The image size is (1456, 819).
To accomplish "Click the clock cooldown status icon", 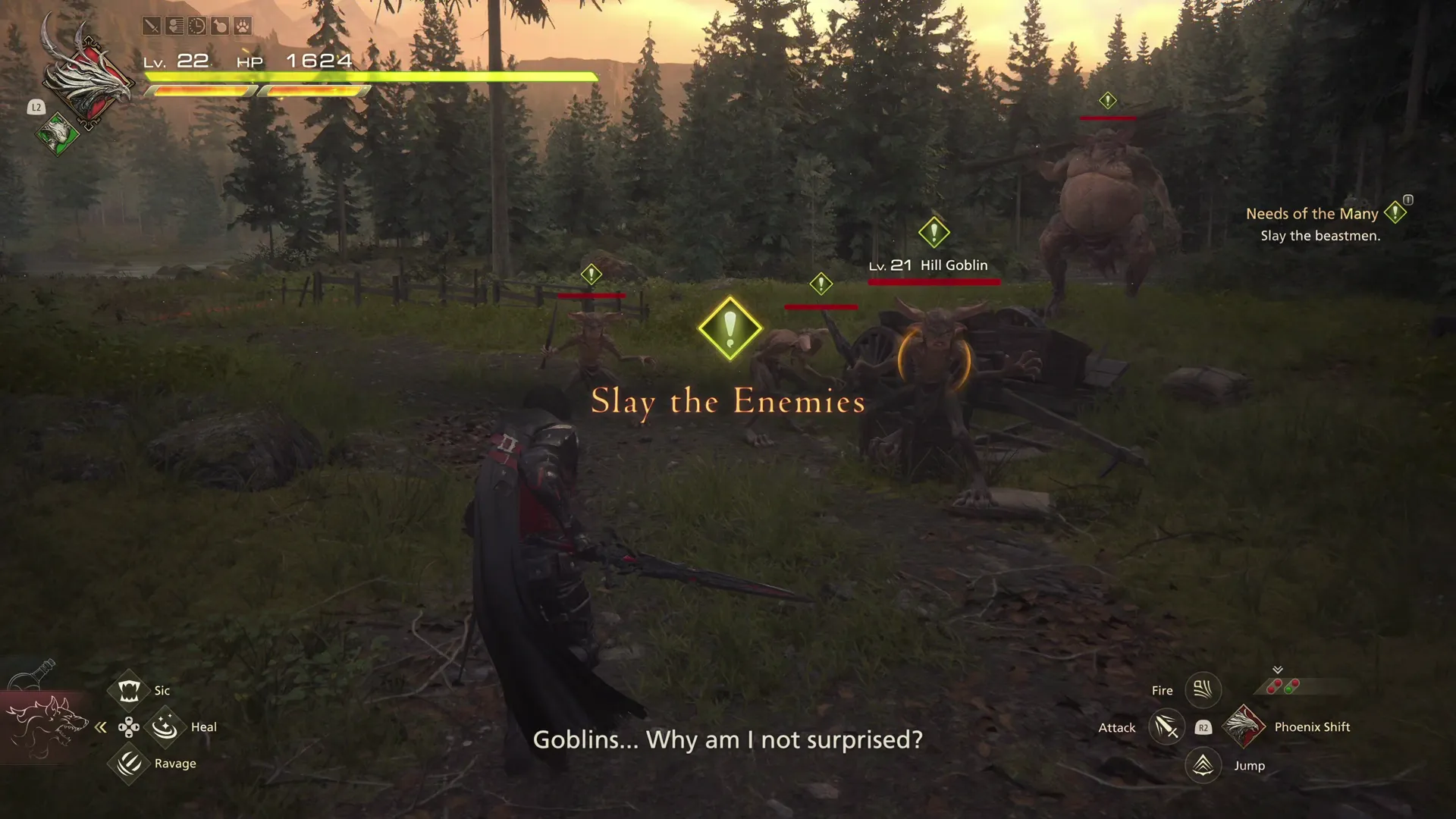I will 197,26.
